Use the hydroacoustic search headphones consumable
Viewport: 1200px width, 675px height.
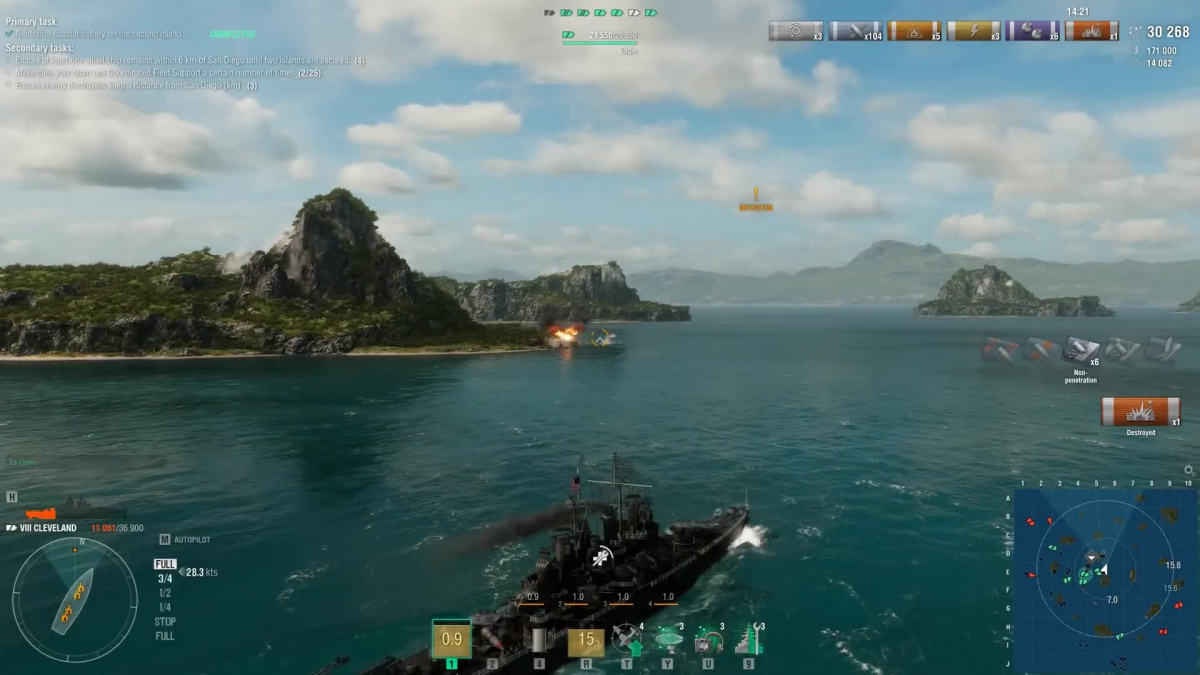pos(708,639)
